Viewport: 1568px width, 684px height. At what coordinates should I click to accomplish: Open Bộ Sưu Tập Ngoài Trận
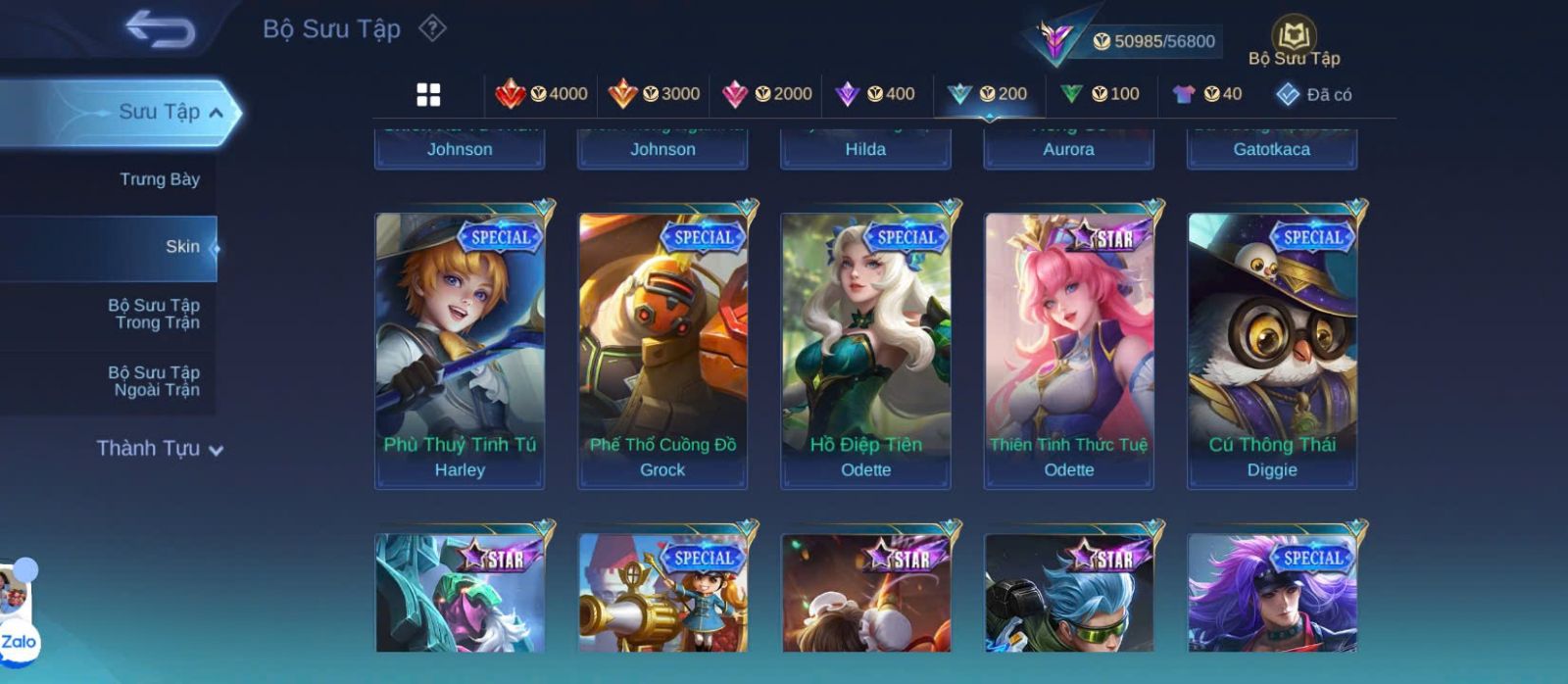[x=154, y=381]
